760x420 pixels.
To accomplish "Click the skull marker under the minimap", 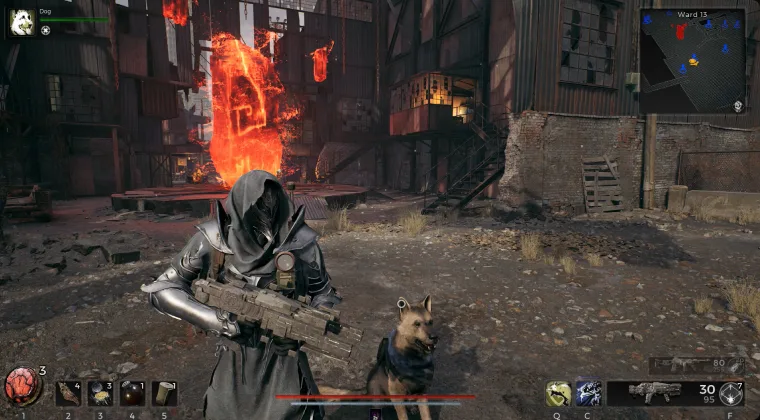I will 737,106.
